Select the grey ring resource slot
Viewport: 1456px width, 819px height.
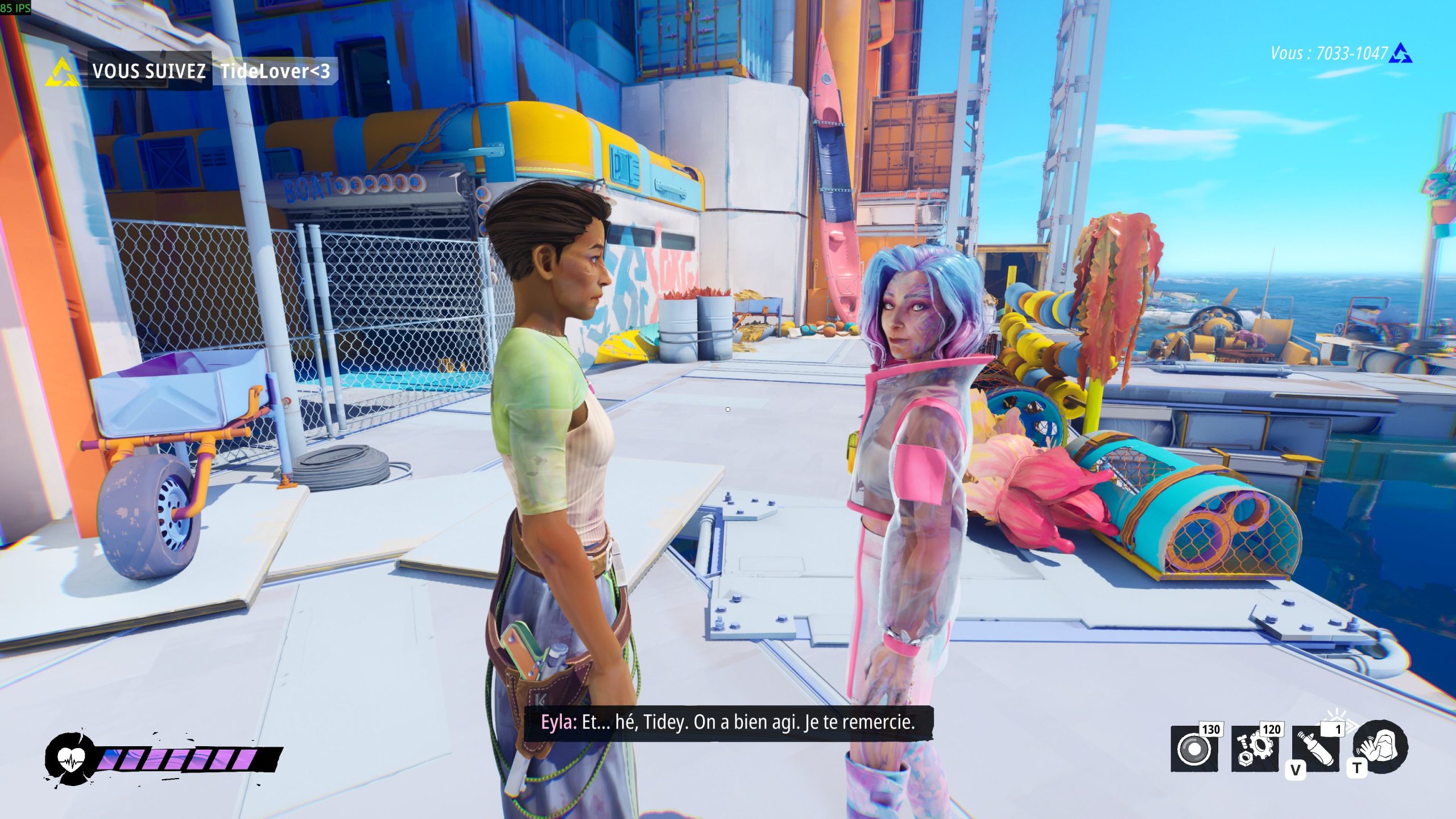coord(1194,748)
